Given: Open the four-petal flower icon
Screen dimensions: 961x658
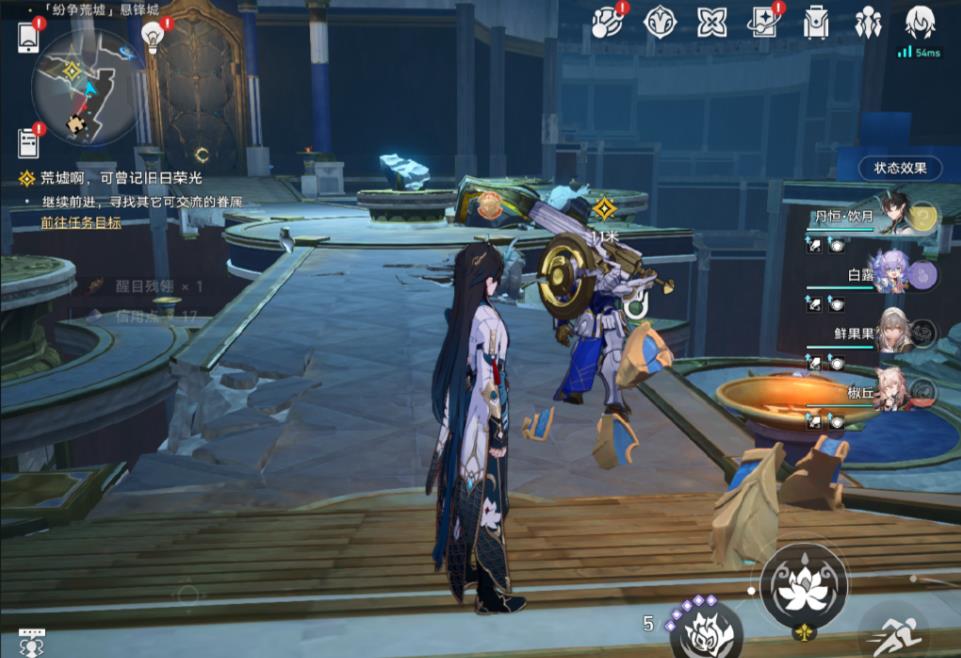Looking at the screenshot, I should point(711,22).
